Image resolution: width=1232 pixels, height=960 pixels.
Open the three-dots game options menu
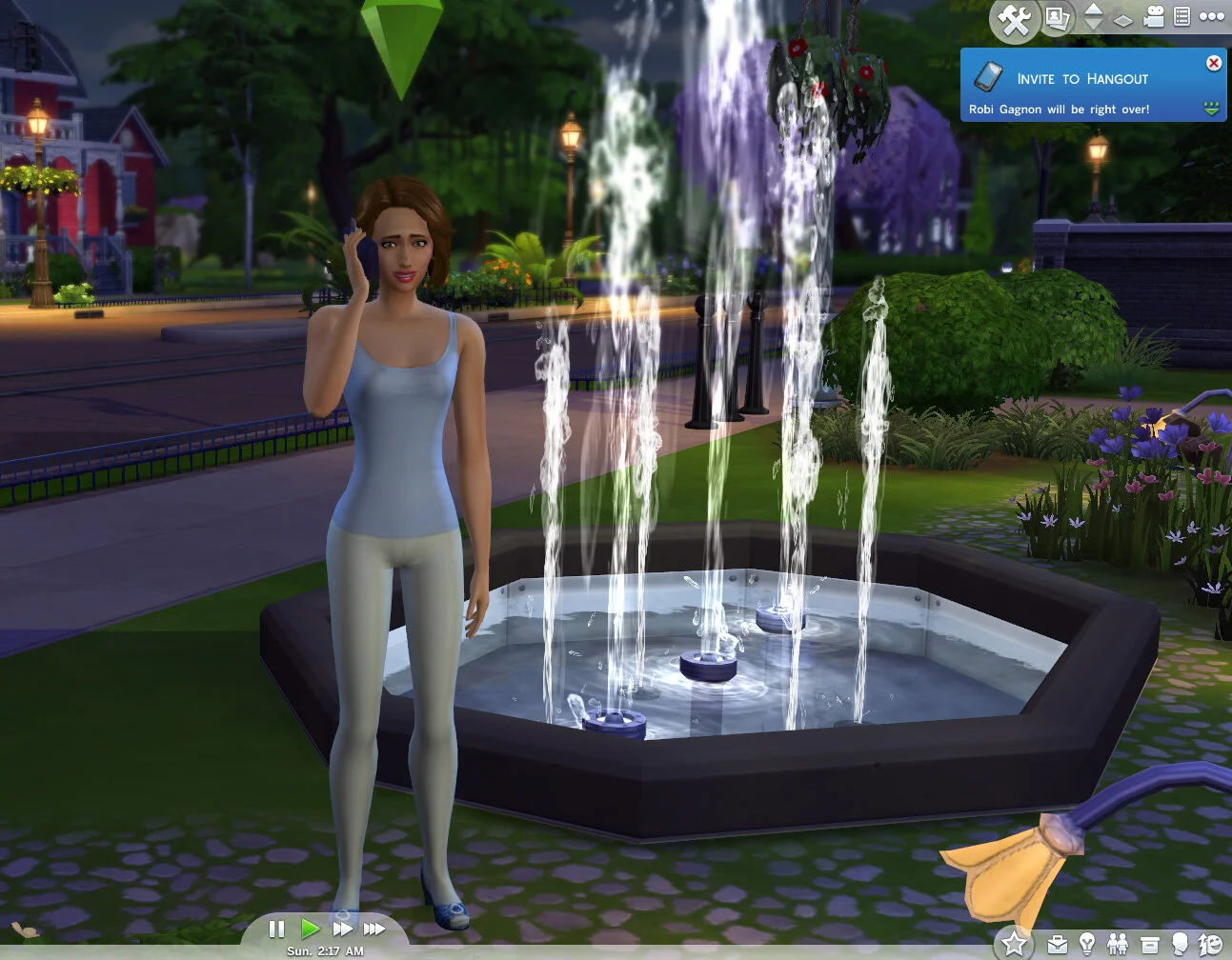click(x=1211, y=17)
